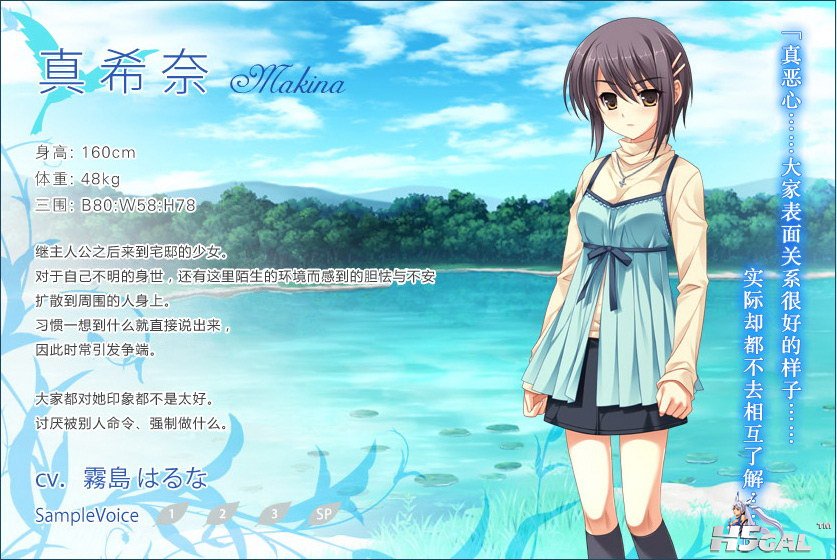Play sample voice number 2
This screenshot has width=837, height=560.
pos(223,515)
